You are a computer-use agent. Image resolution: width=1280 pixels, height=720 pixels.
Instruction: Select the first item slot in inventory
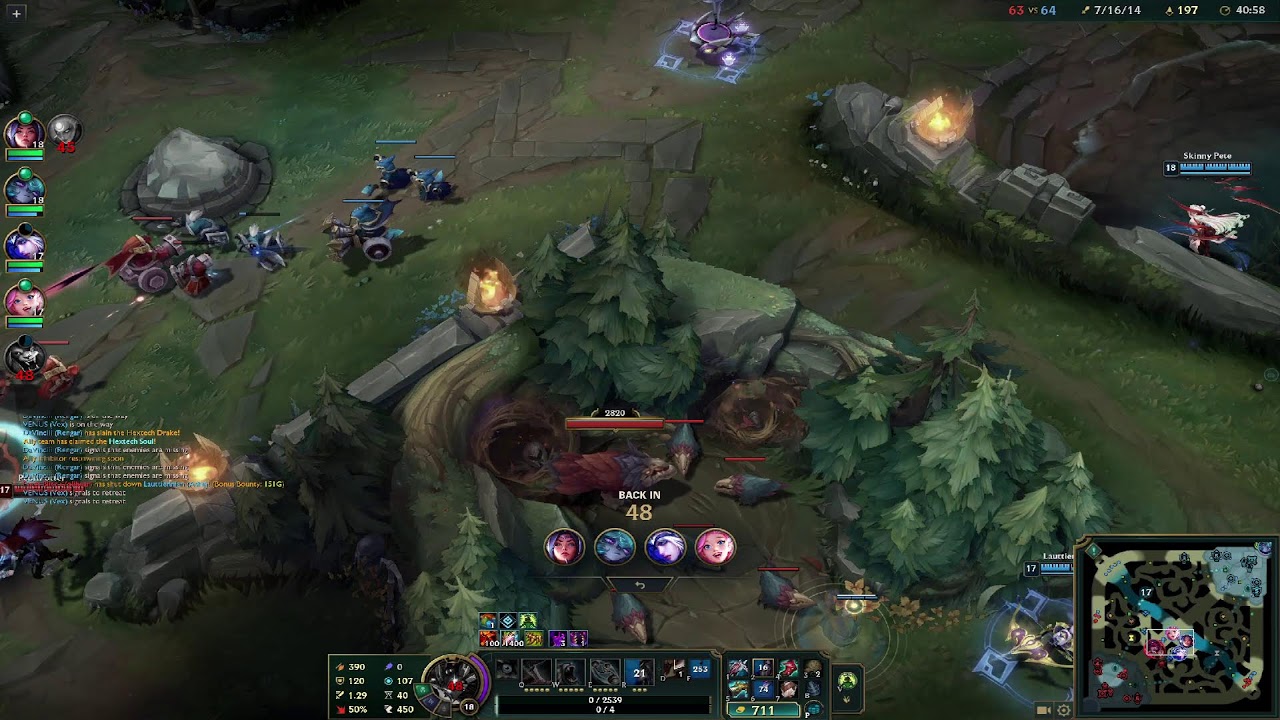(x=739, y=668)
